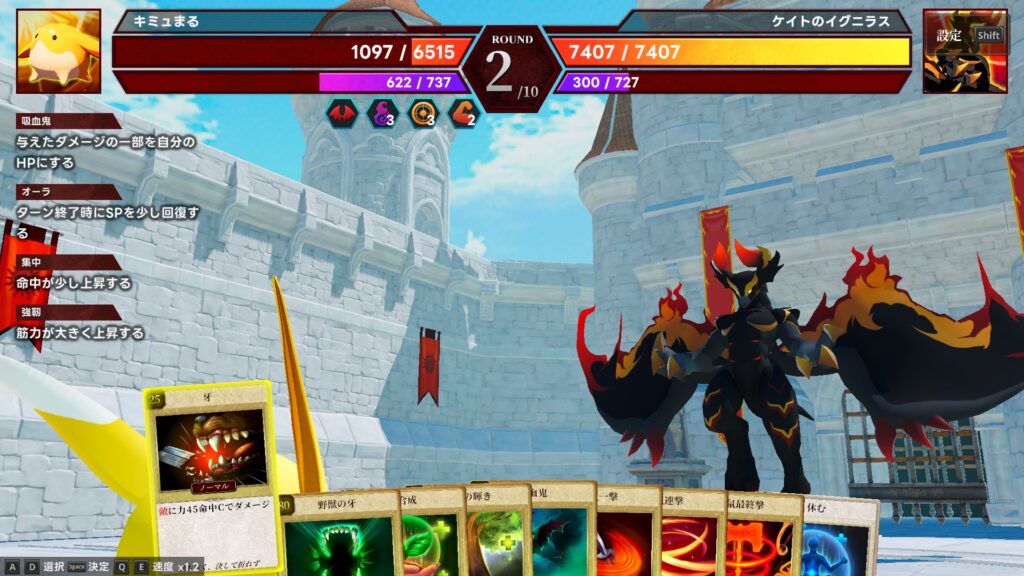This screenshot has height=576, width=1024.
Task: Play the 連撃 combo strike card
Action: pos(692,535)
